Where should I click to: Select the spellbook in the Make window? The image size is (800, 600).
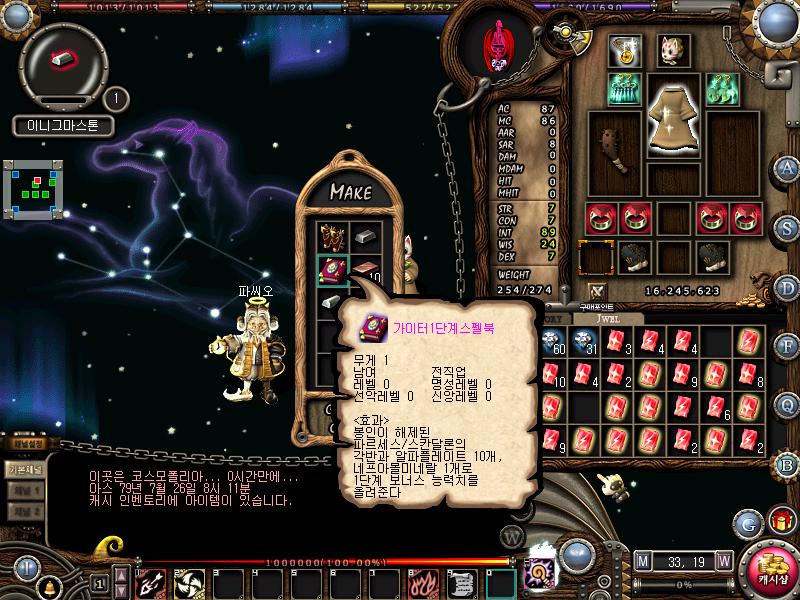(x=331, y=270)
